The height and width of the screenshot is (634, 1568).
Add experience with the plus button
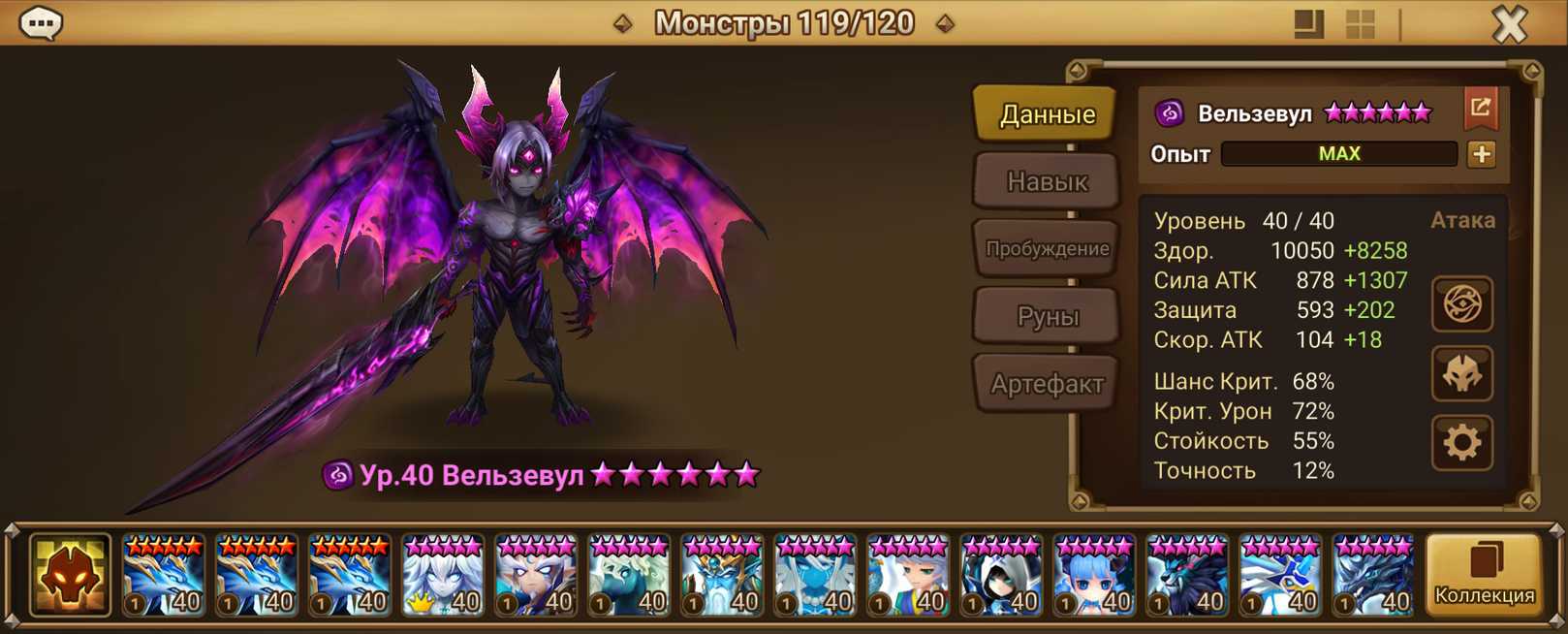point(1481,154)
